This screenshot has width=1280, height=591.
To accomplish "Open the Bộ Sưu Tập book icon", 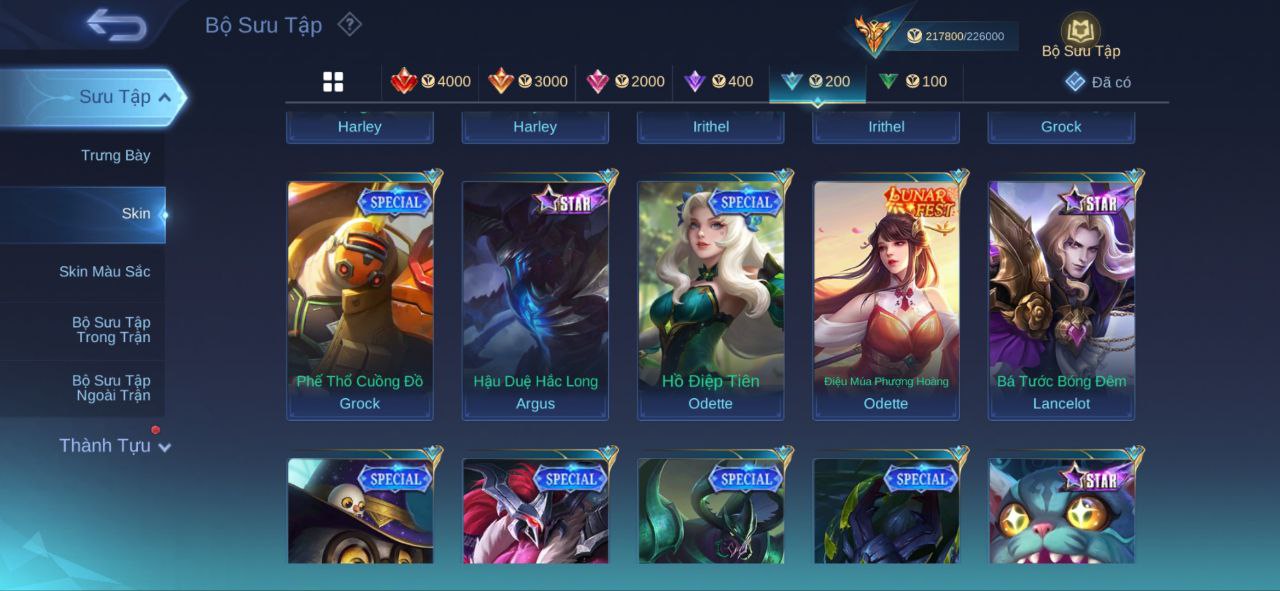I will 1080,32.
